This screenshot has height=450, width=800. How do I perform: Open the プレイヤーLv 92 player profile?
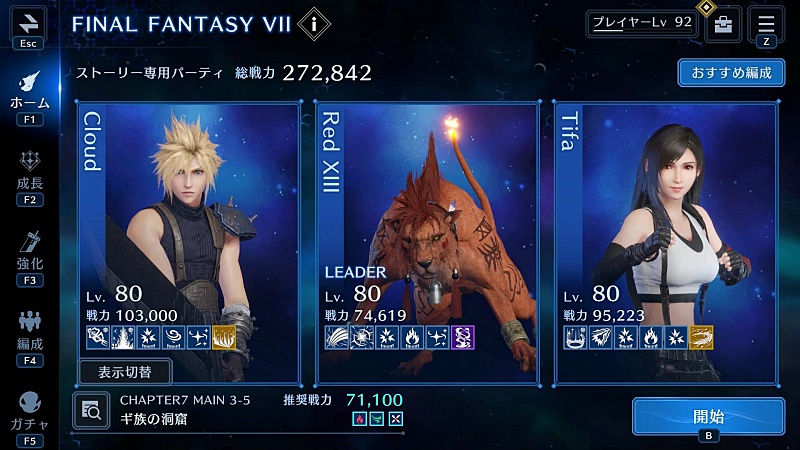click(641, 23)
